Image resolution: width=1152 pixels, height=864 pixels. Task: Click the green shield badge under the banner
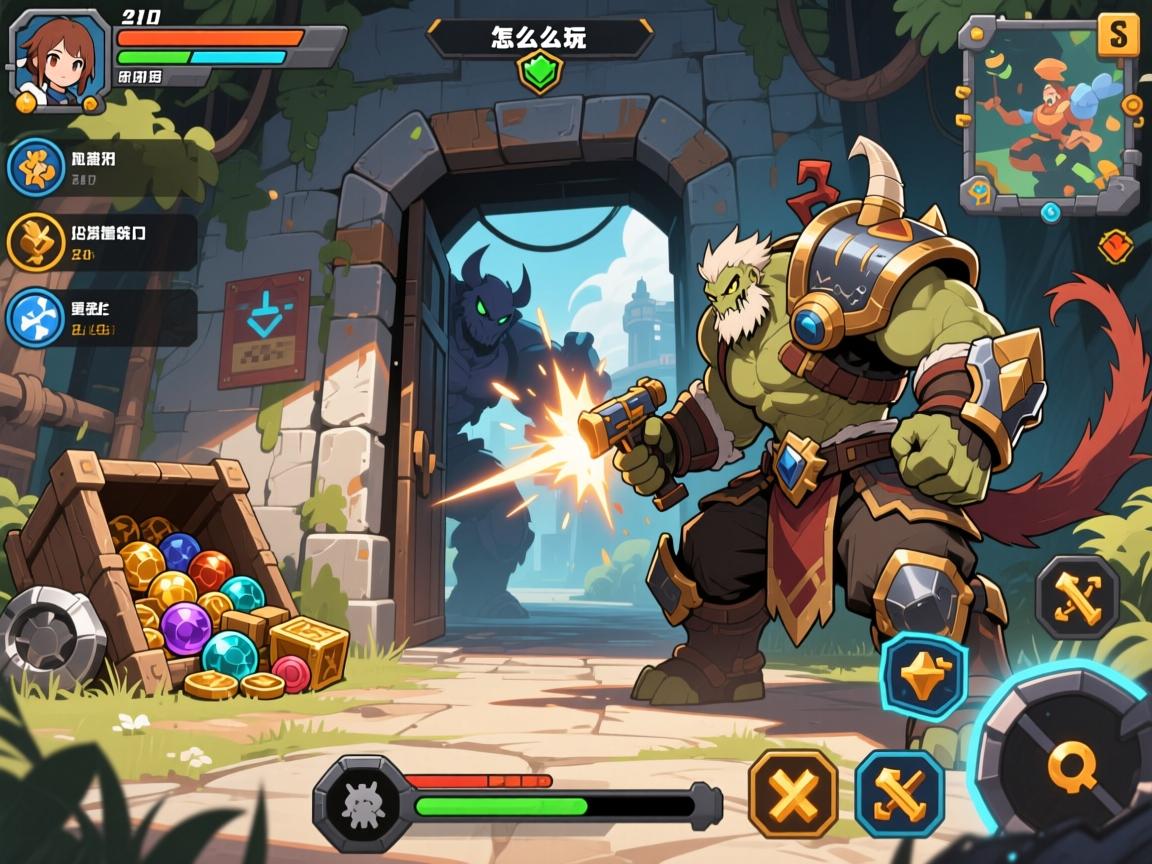point(539,73)
